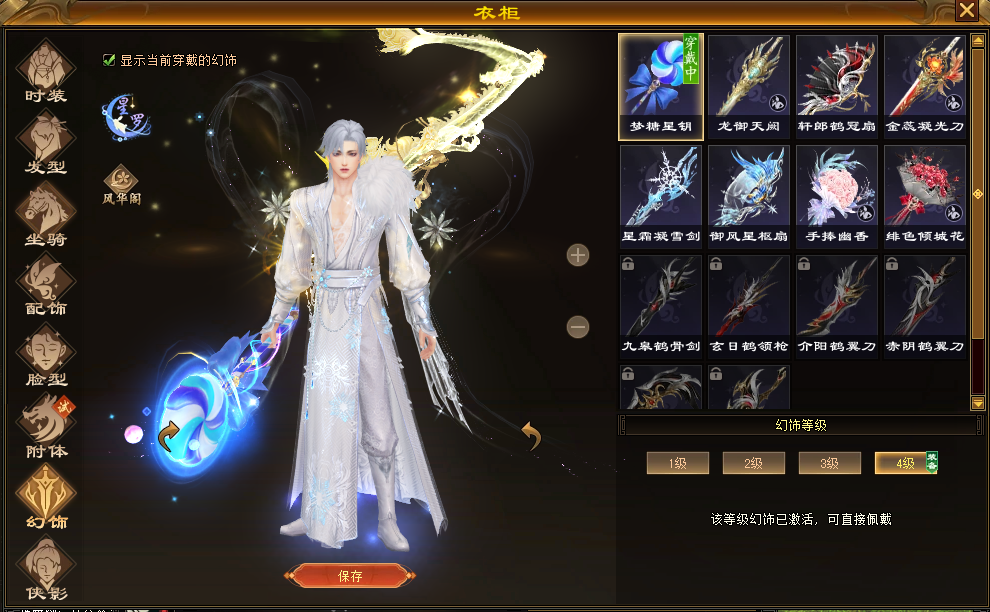Screen dimensions: 990x612
Task: Save the outfit with 保存 button
Action: click(350, 576)
